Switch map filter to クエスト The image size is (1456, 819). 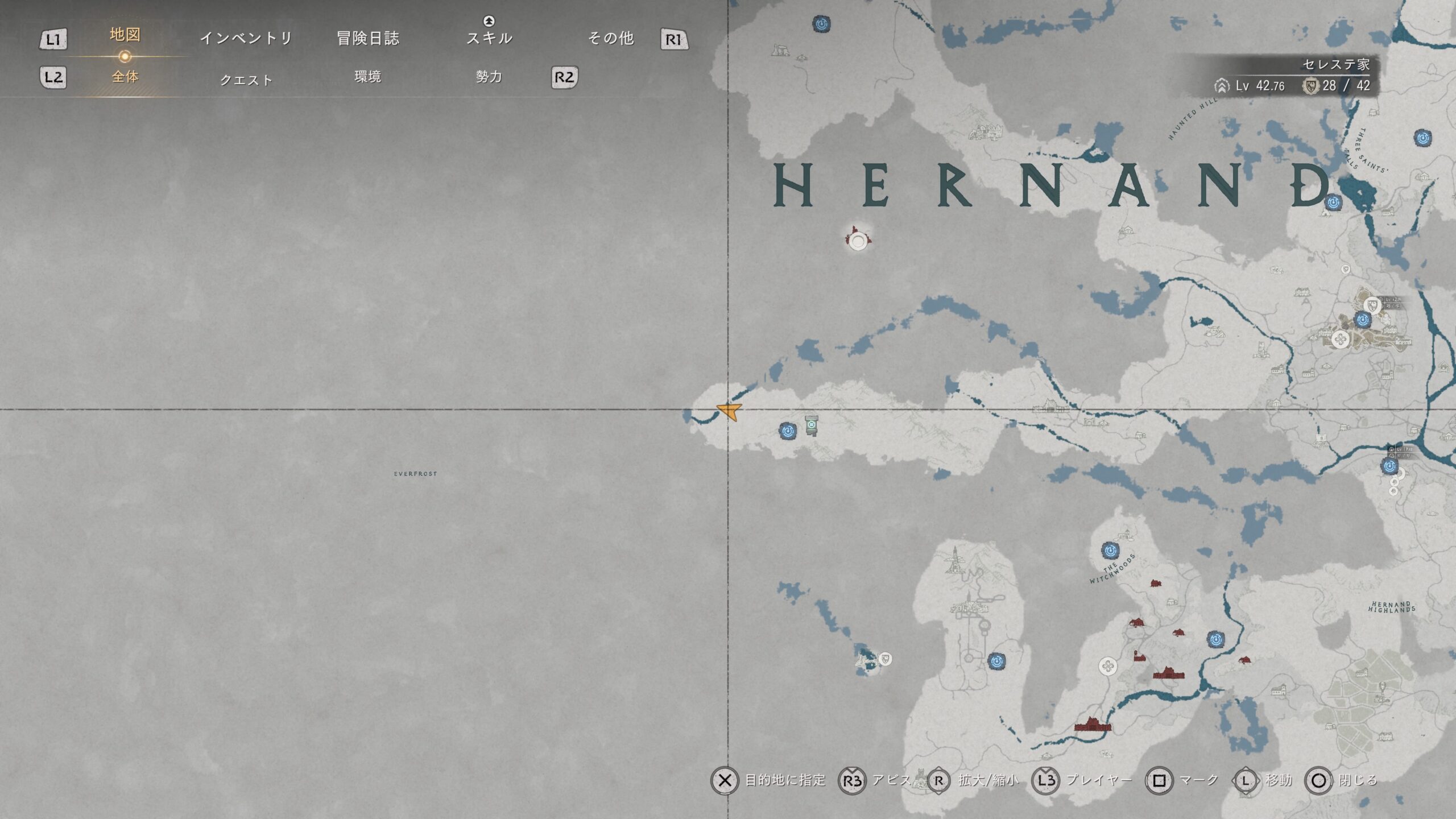coord(246,80)
